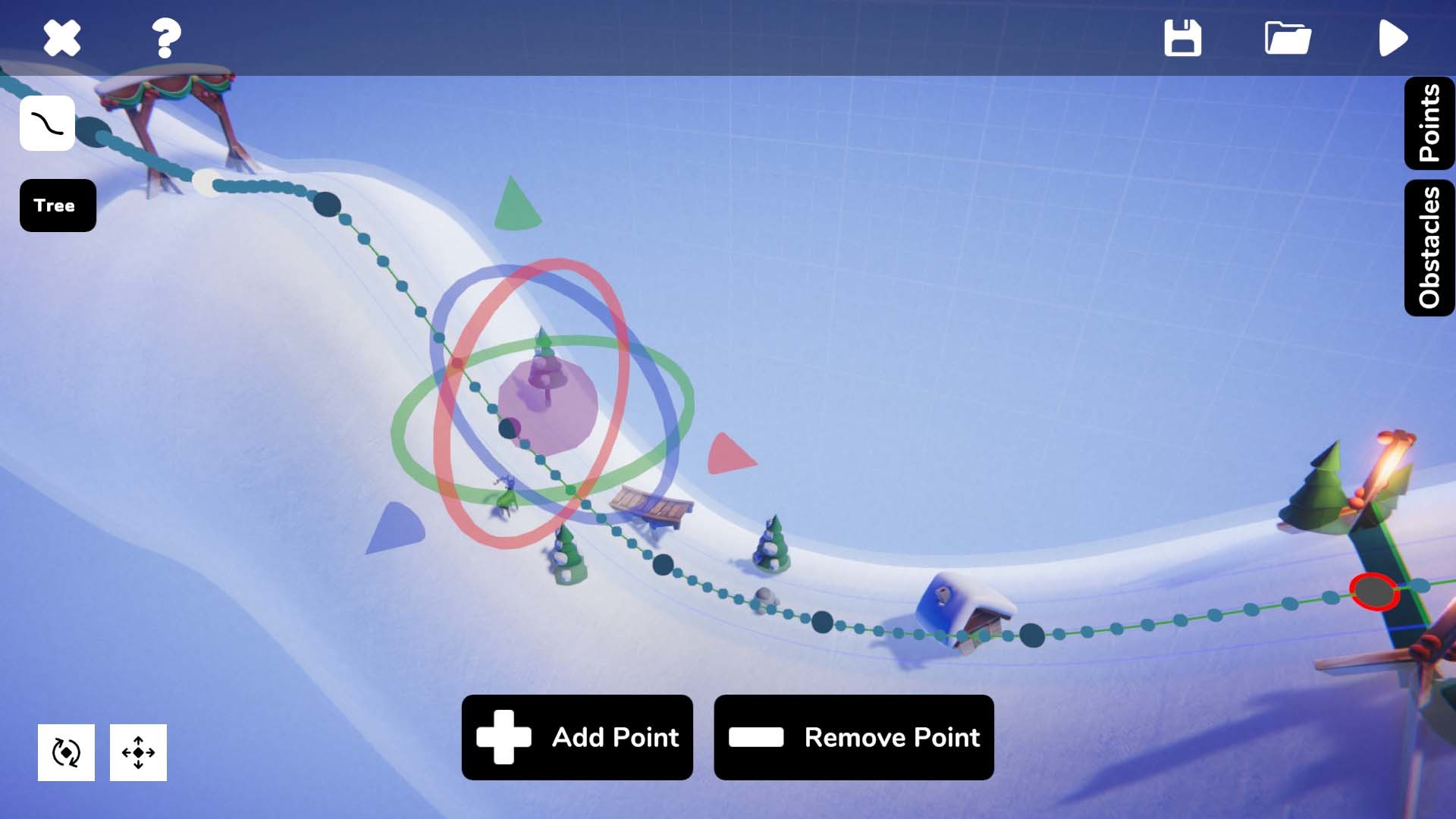Exit the editor with the X icon

[x=61, y=37]
